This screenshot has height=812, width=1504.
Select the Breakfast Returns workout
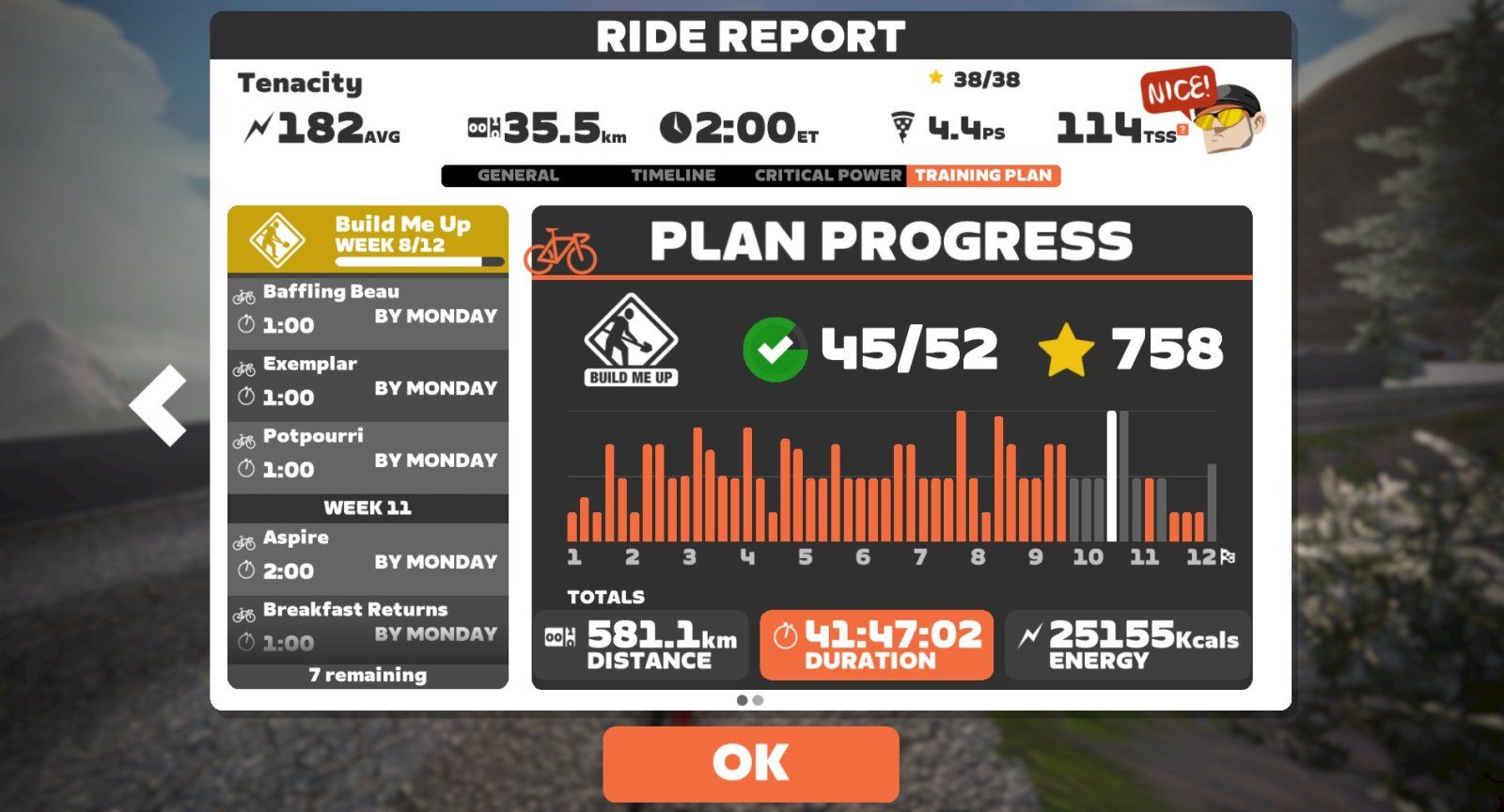point(368,627)
